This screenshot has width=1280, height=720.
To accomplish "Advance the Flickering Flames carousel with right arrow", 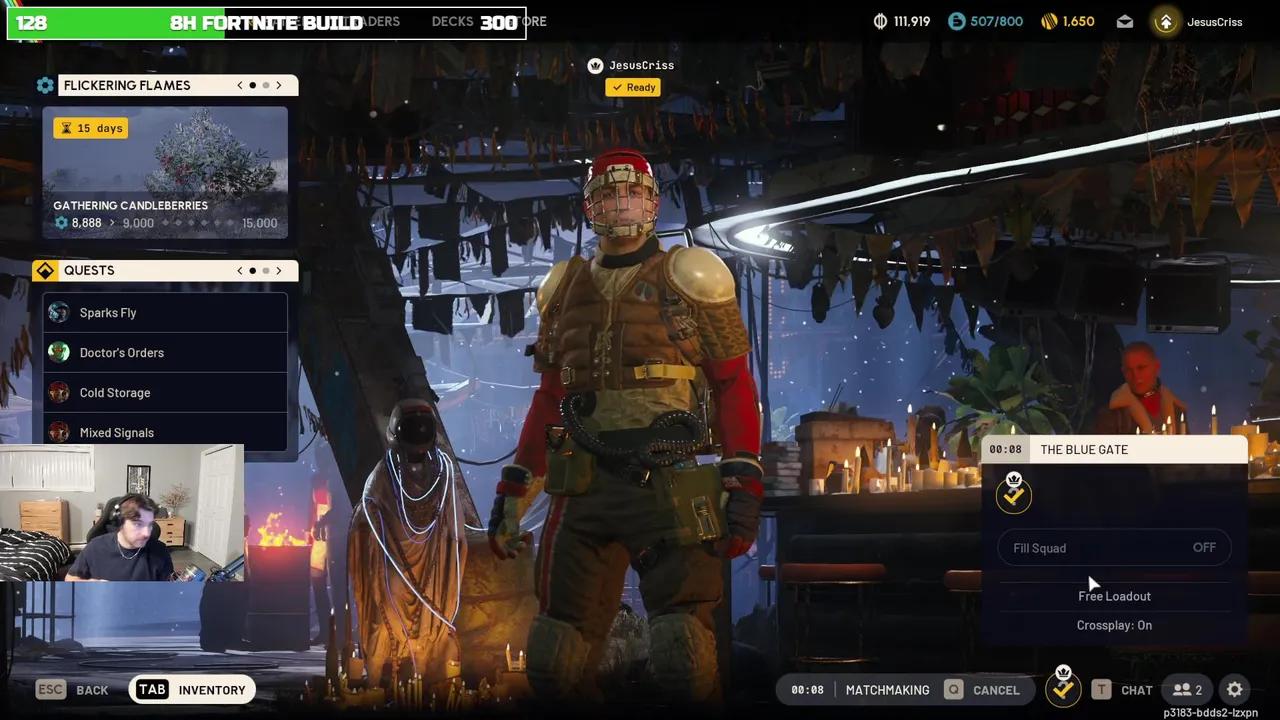I will tap(279, 85).
